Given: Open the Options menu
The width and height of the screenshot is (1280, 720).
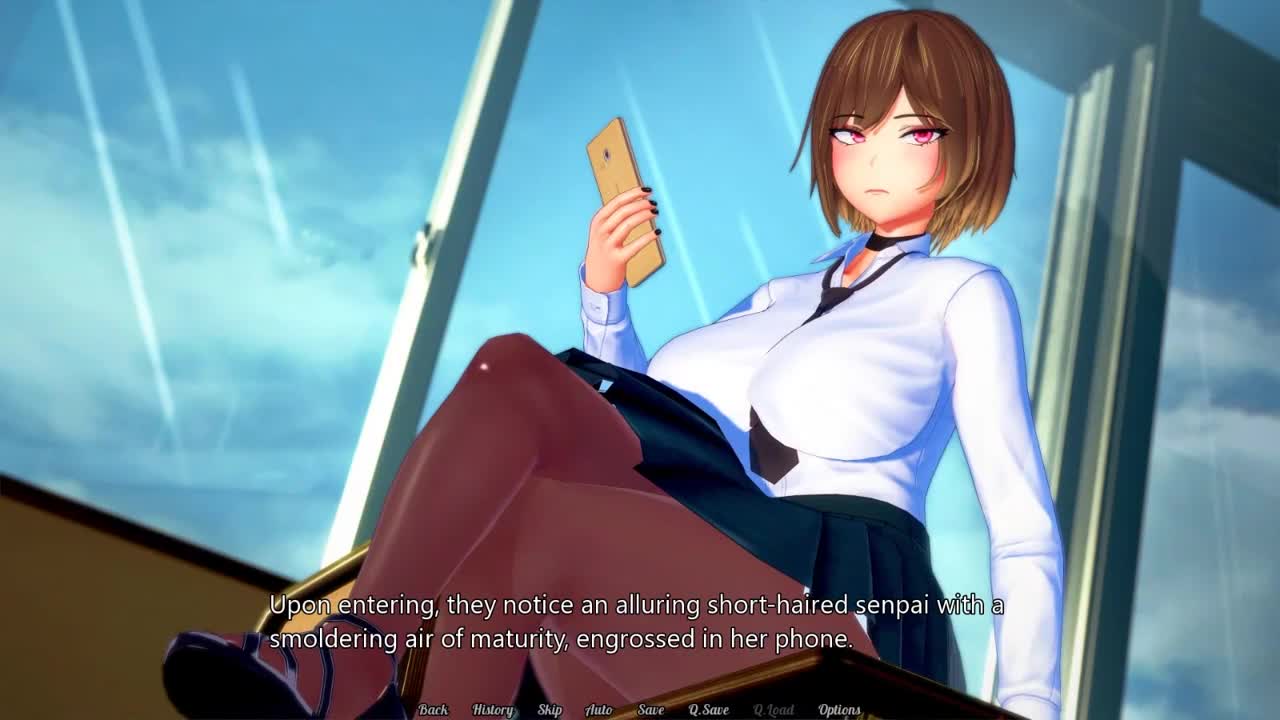Looking at the screenshot, I should 839,710.
